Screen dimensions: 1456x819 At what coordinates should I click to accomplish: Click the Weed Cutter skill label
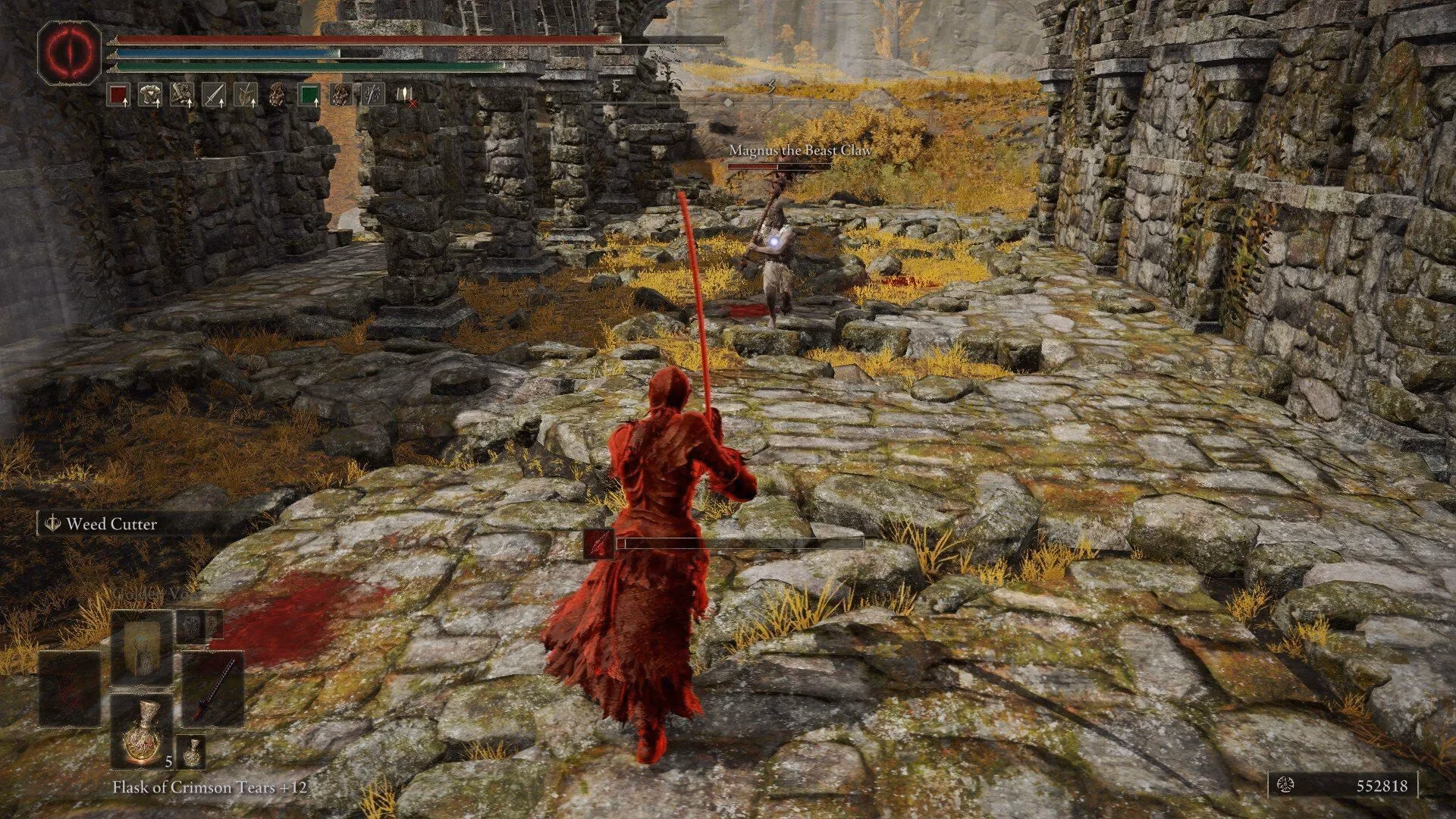point(111,524)
